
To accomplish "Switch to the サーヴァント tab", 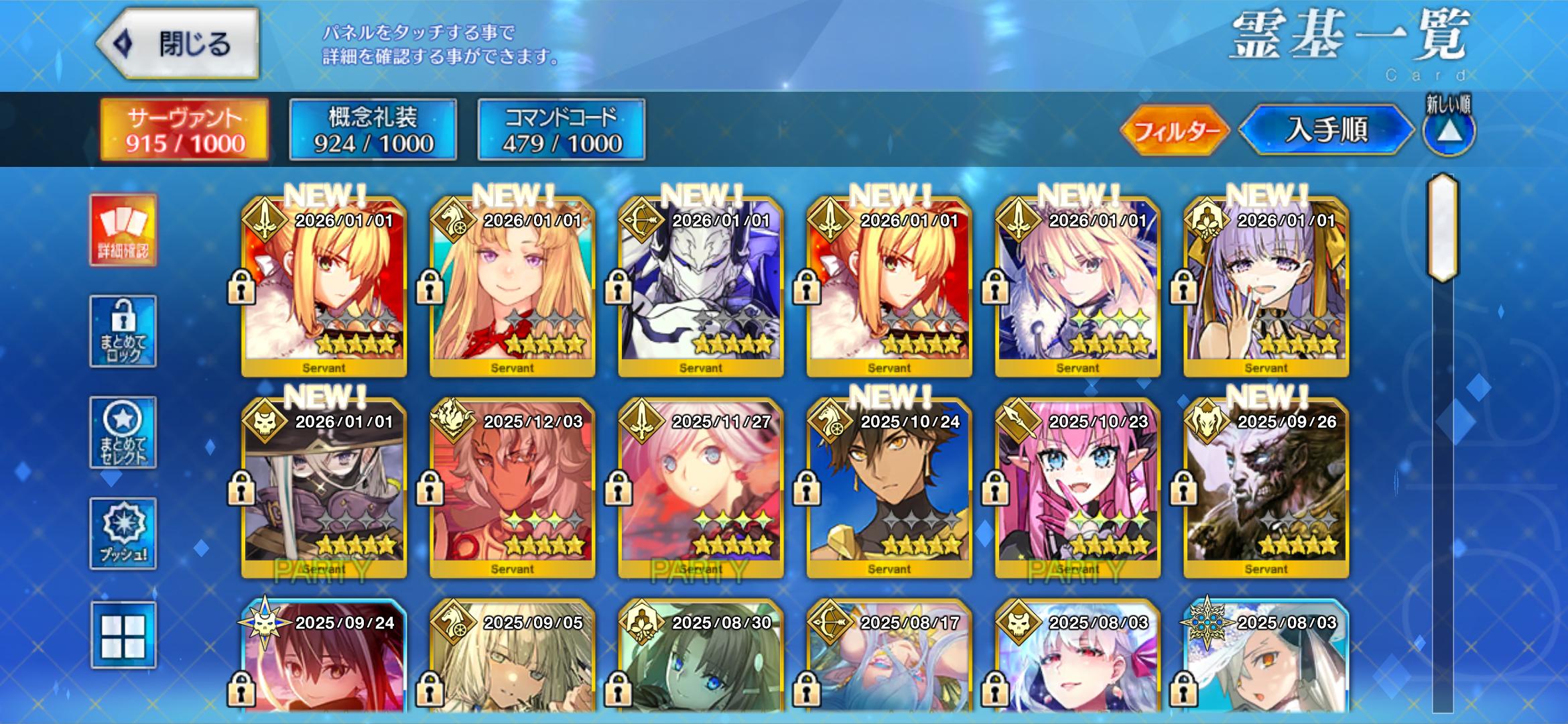I will coord(185,130).
